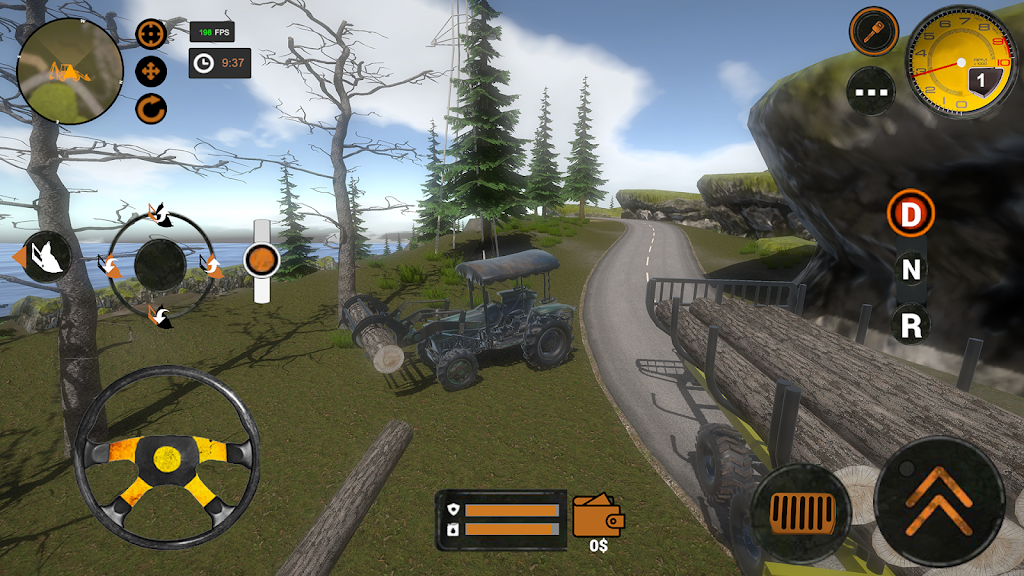1024x576 pixels.
Task: Select Neutral gear N
Action: (911, 268)
